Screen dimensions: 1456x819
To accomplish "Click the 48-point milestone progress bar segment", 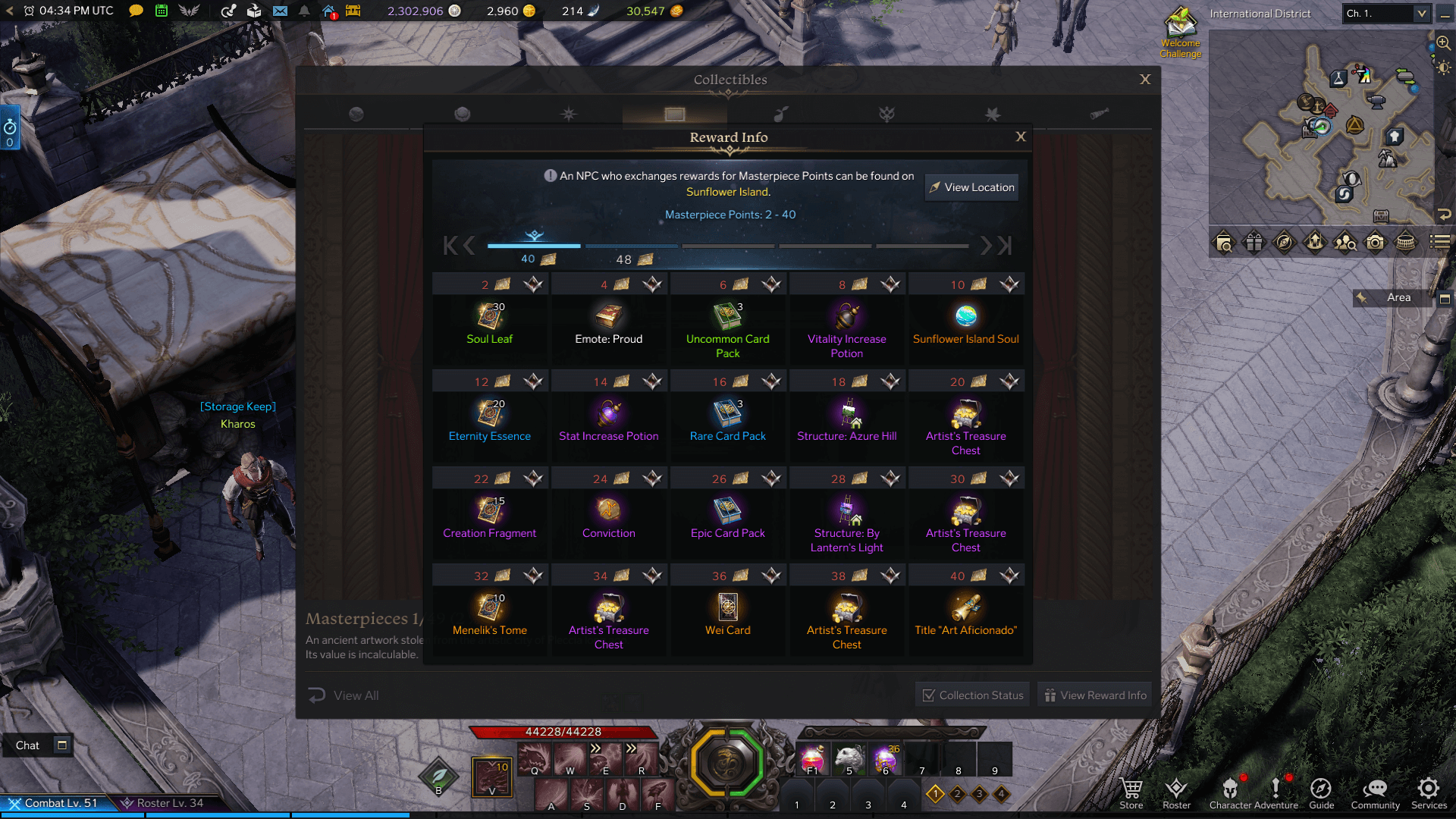I will (x=632, y=246).
